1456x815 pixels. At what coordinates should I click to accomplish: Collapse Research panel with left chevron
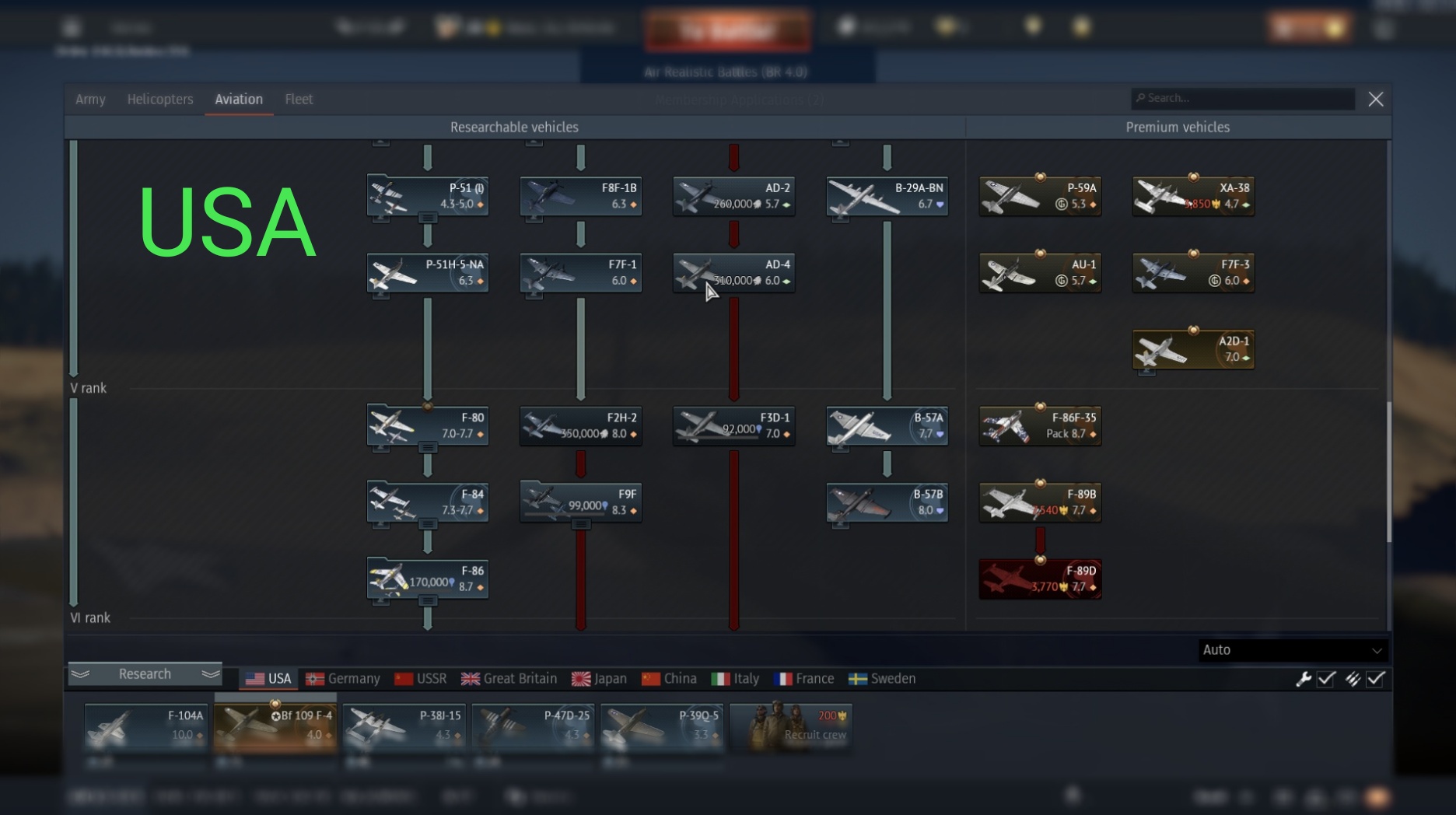82,673
